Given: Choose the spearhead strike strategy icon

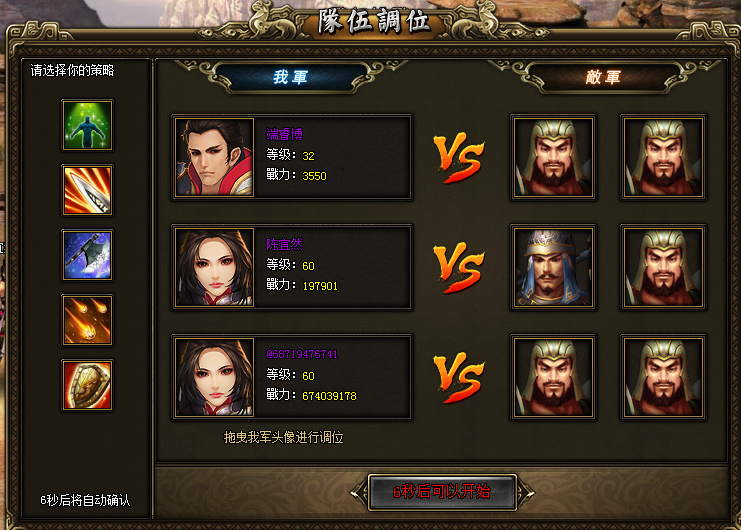Looking at the screenshot, I should point(87,190).
